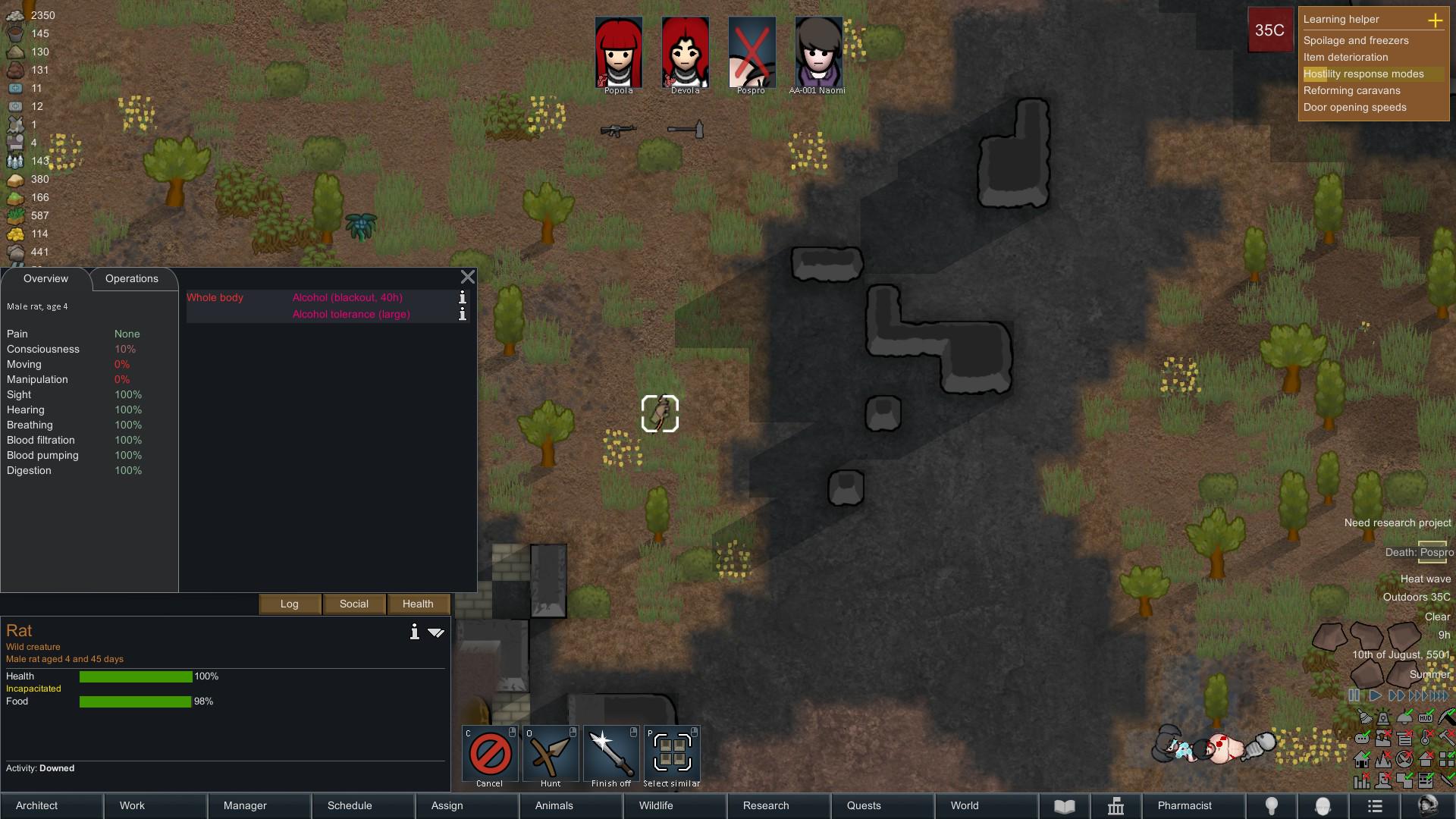Open the 'Reforming caravans' lesson
The width and height of the screenshot is (1456, 819).
[1352, 90]
